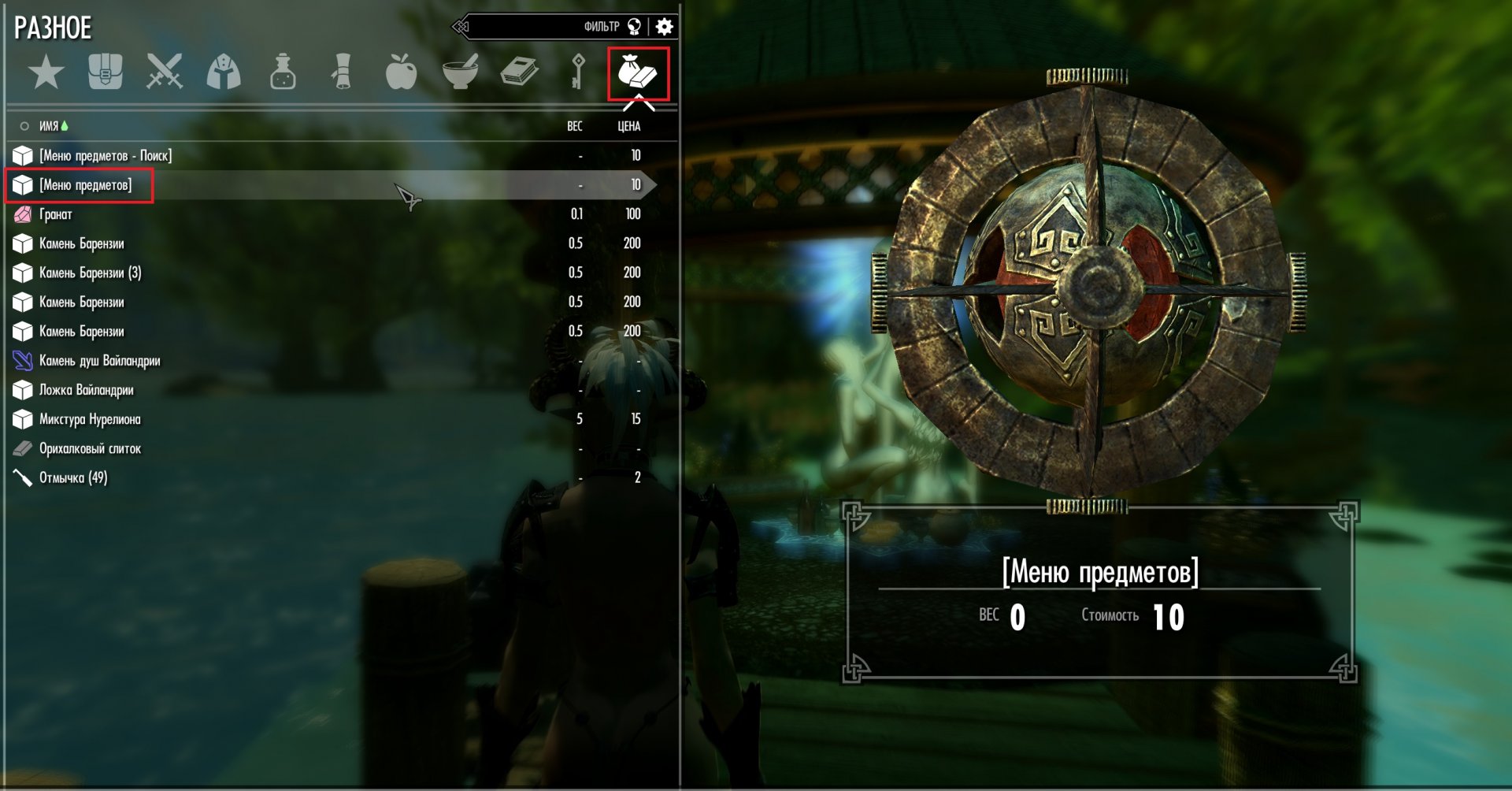Screen dimensions: 1512x791
Task: Select the Камень Барензии (3) stack
Action: pyautogui.click(x=91, y=273)
